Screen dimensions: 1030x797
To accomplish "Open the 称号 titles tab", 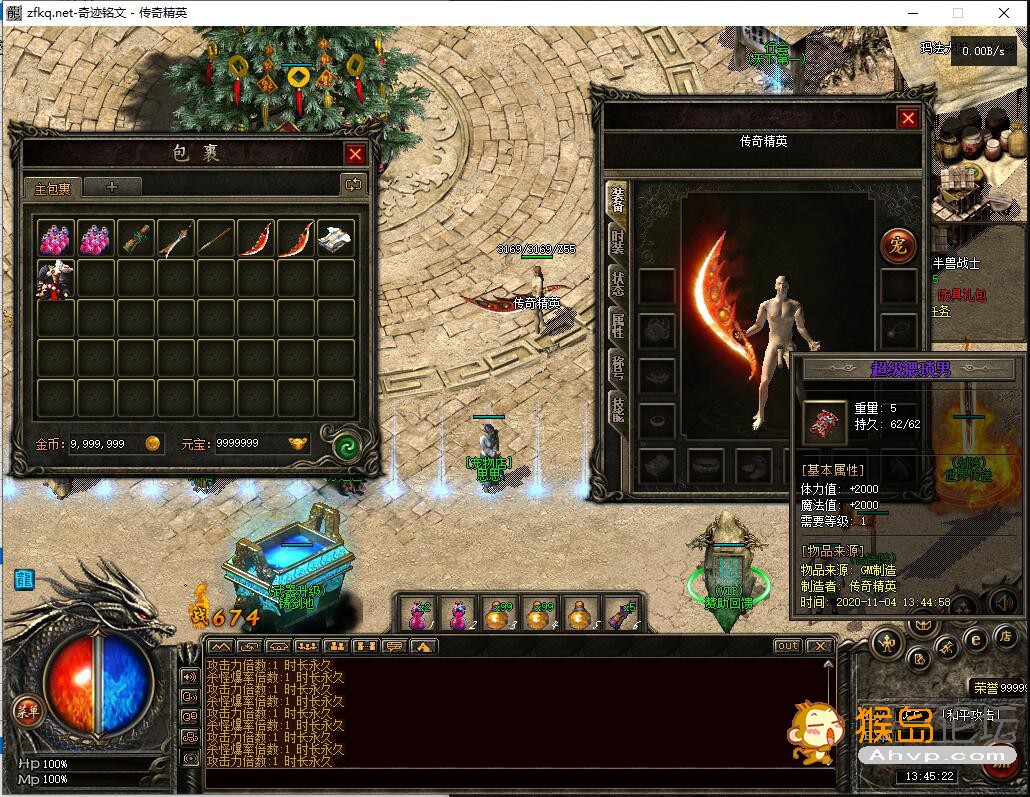I will 617,365.
